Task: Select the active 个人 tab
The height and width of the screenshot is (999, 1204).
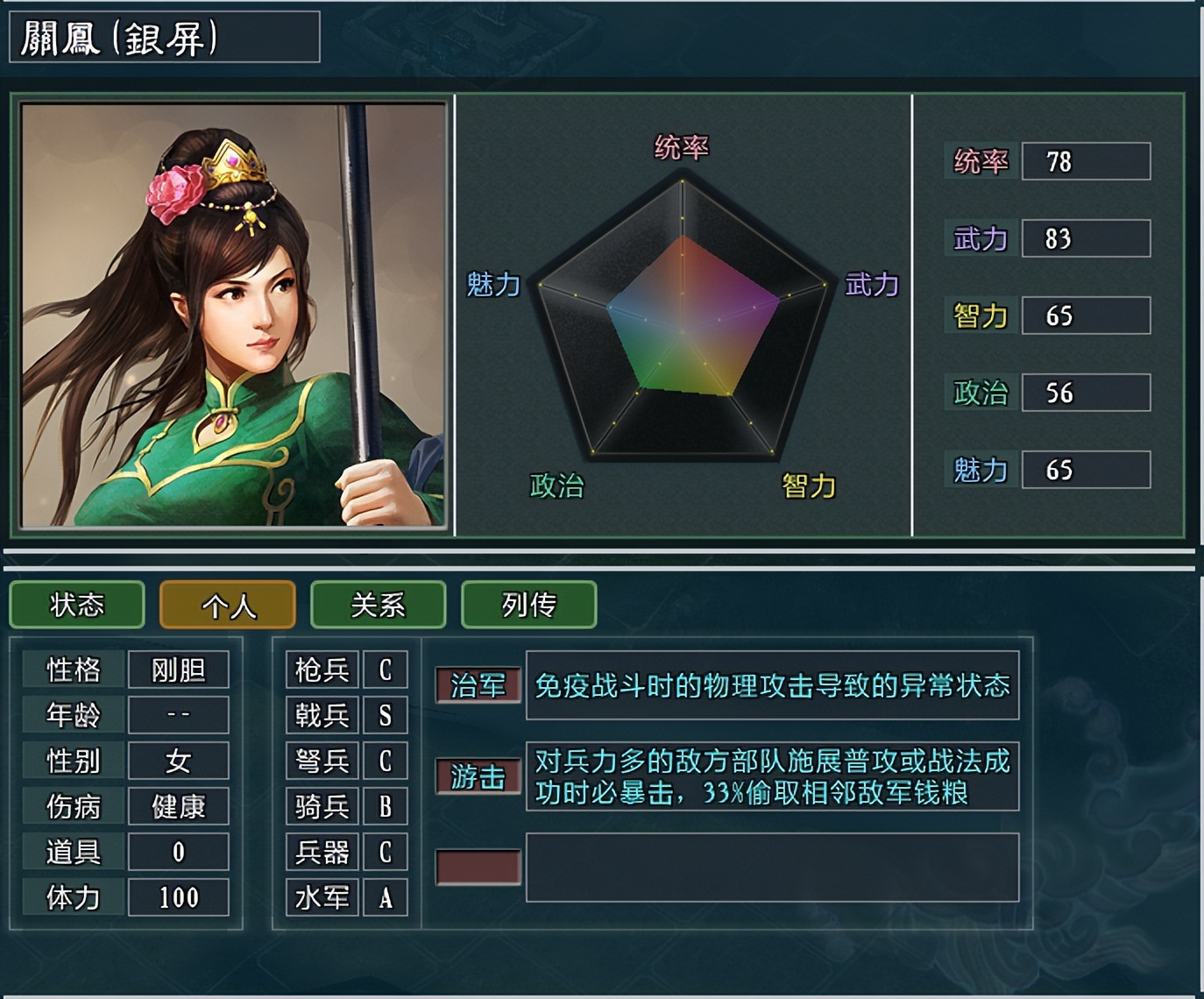Action: (x=227, y=604)
